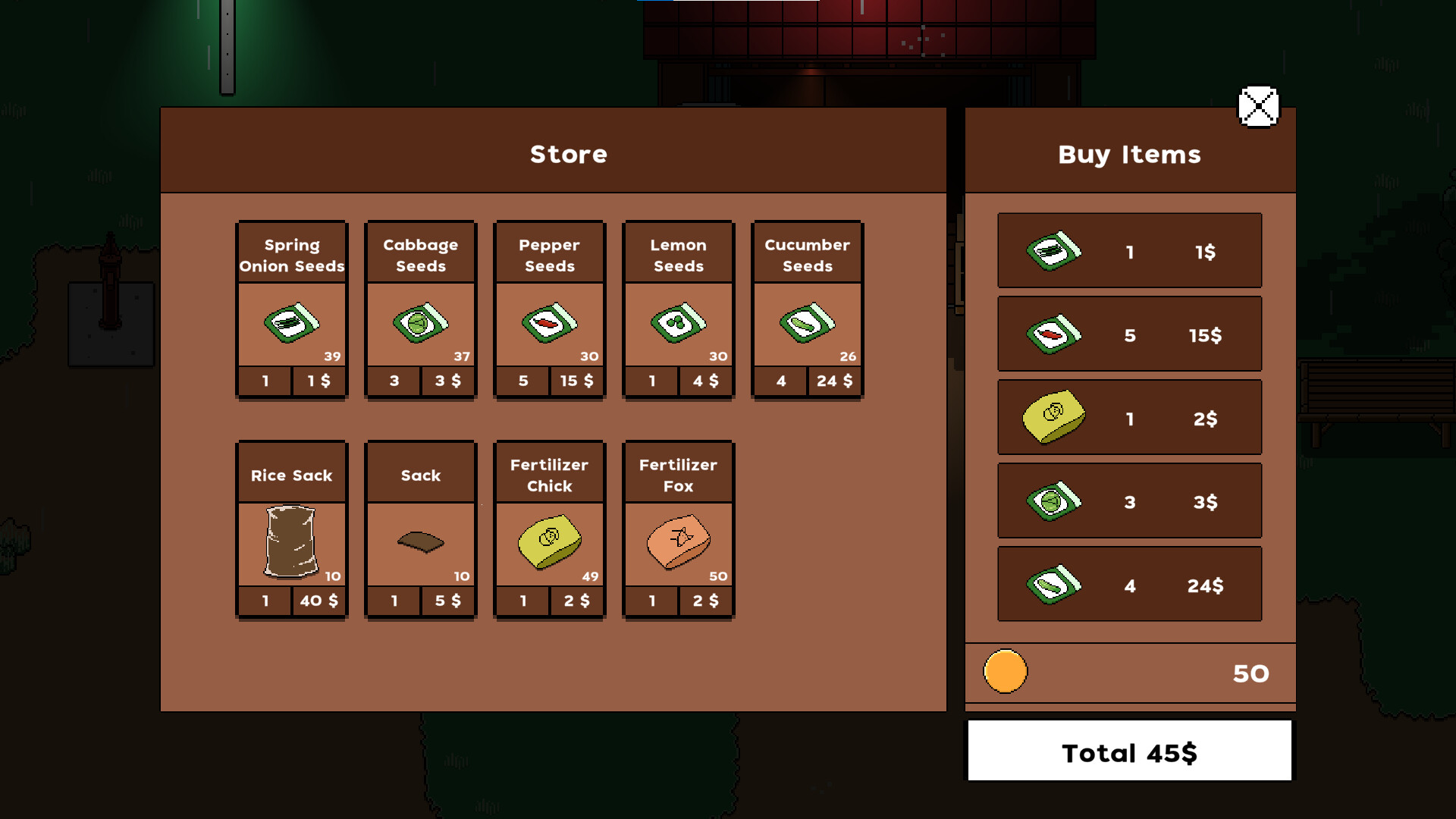This screenshot has height=819, width=1456.
Task: Click the Pepper Seeds row in Buy Items
Action: [1129, 334]
